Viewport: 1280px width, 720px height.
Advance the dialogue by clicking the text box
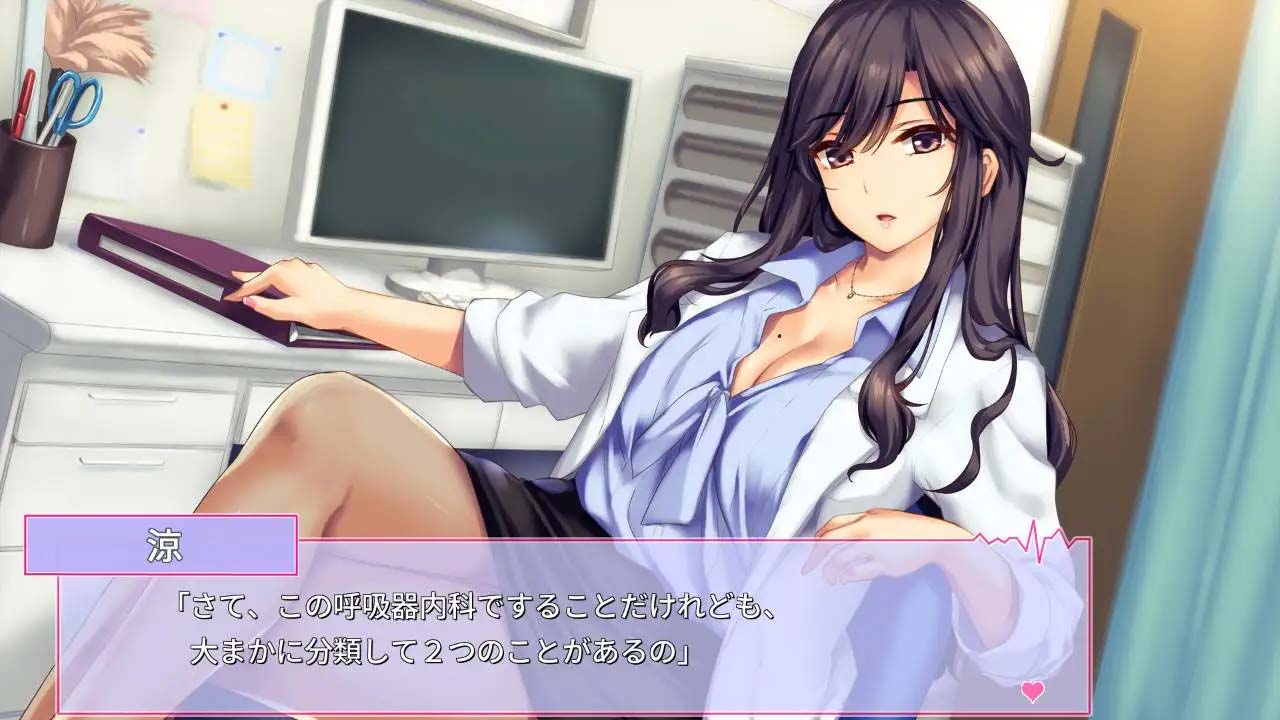coord(570,630)
